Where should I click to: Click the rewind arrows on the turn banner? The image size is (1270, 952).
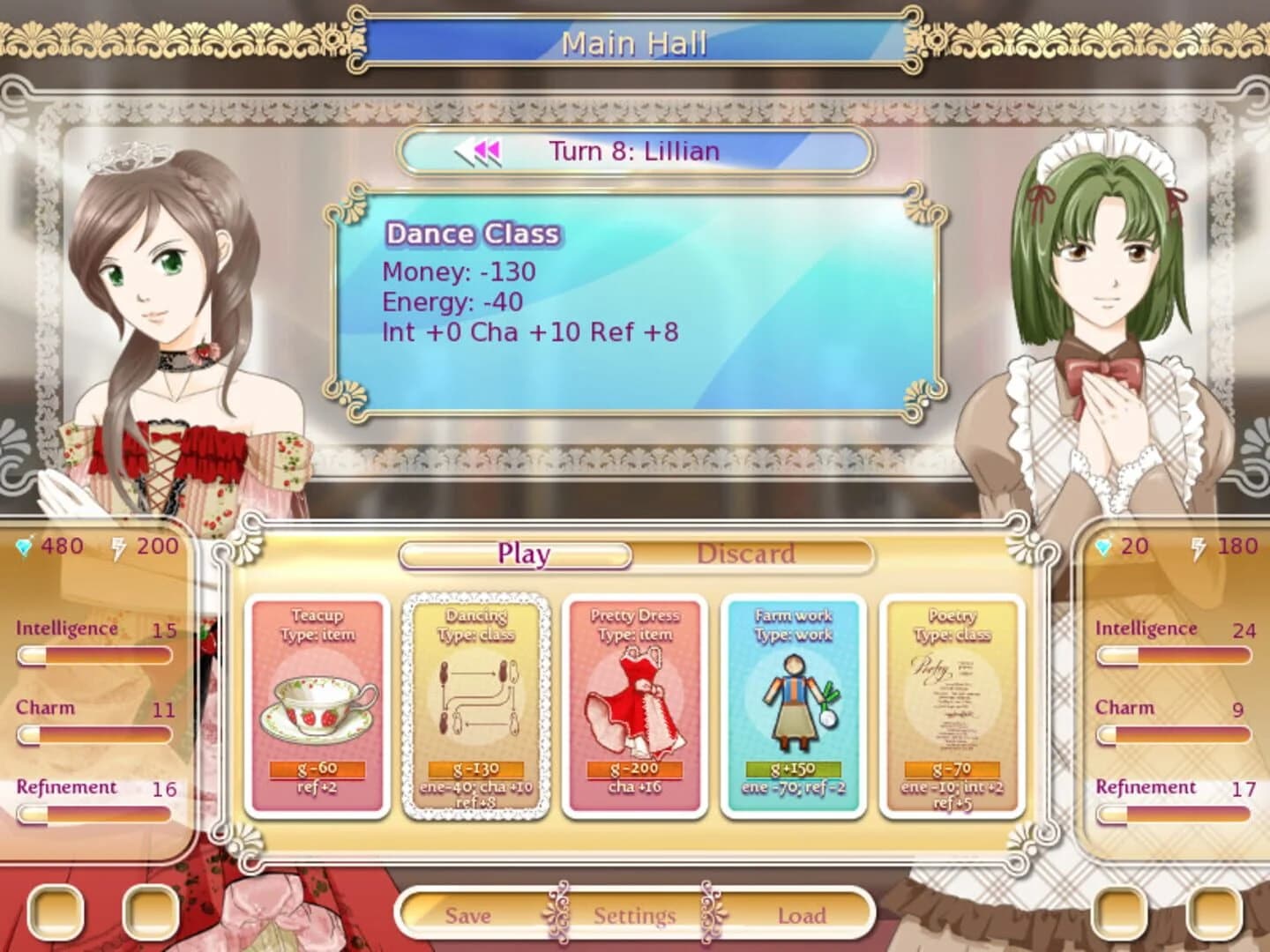click(x=476, y=150)
